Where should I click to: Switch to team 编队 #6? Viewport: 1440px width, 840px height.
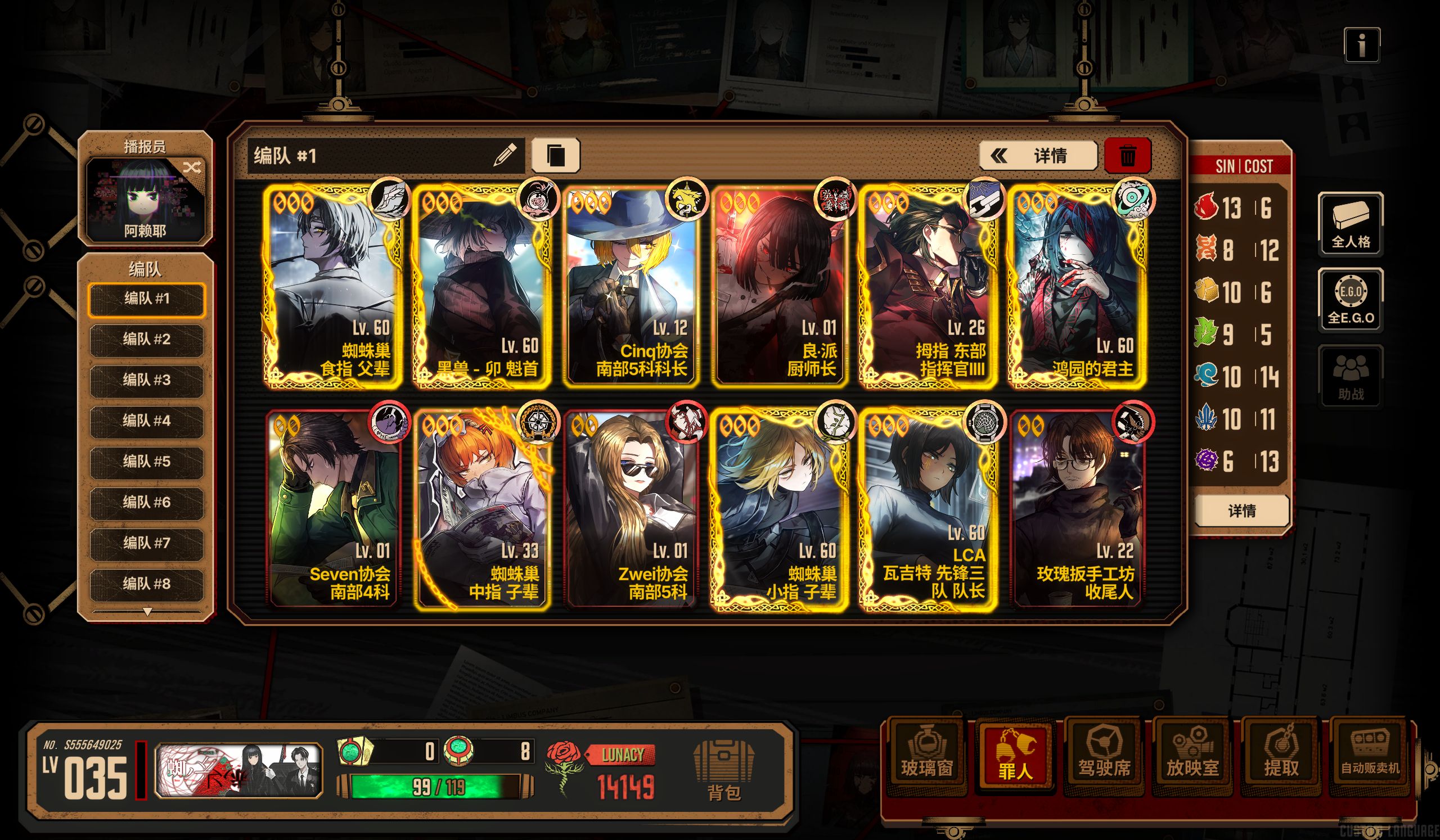coord(146,503)
